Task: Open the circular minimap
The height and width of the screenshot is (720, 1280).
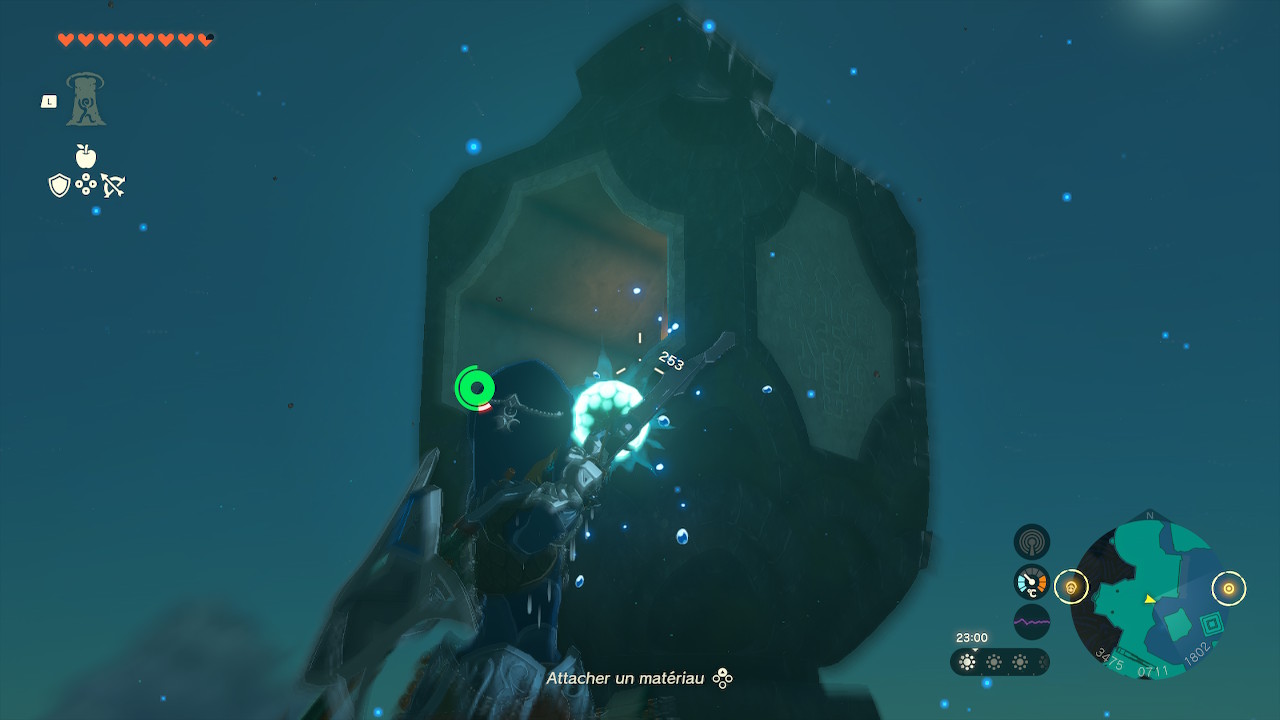Action: pyautogui.click(x=1149, y=600)
